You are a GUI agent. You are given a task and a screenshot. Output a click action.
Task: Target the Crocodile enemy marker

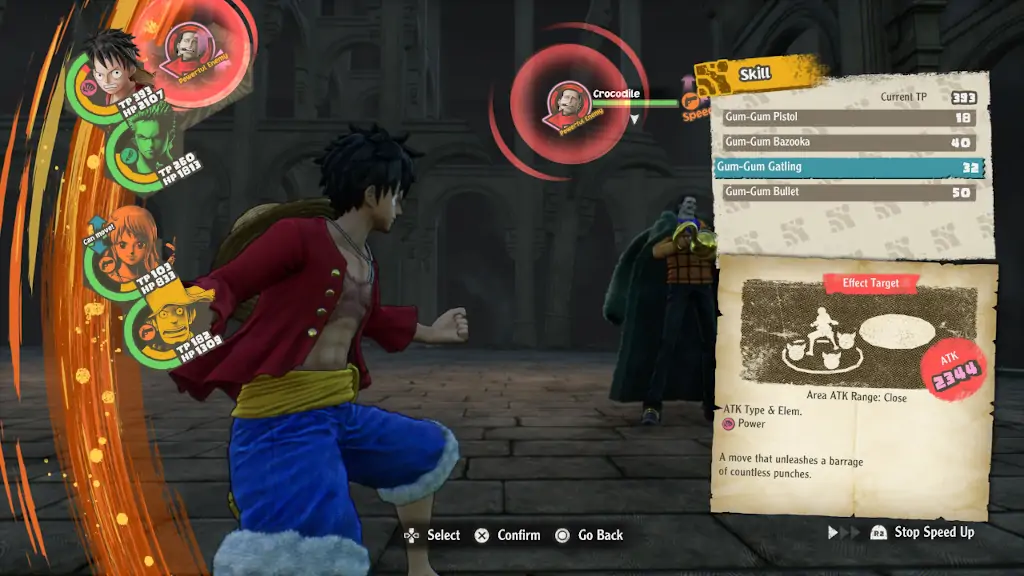coord(567,103)
